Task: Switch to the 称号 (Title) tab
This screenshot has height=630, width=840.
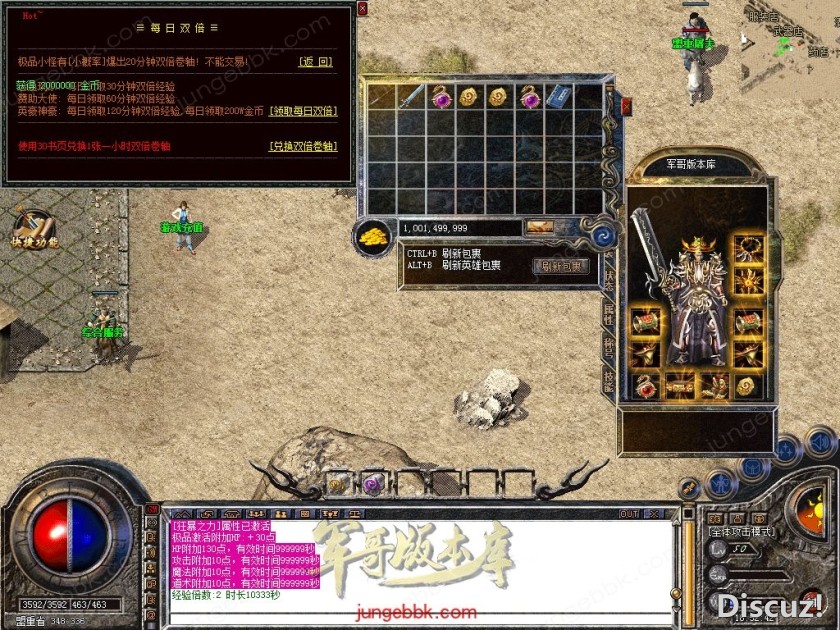Action: click(x=609, y=347)
